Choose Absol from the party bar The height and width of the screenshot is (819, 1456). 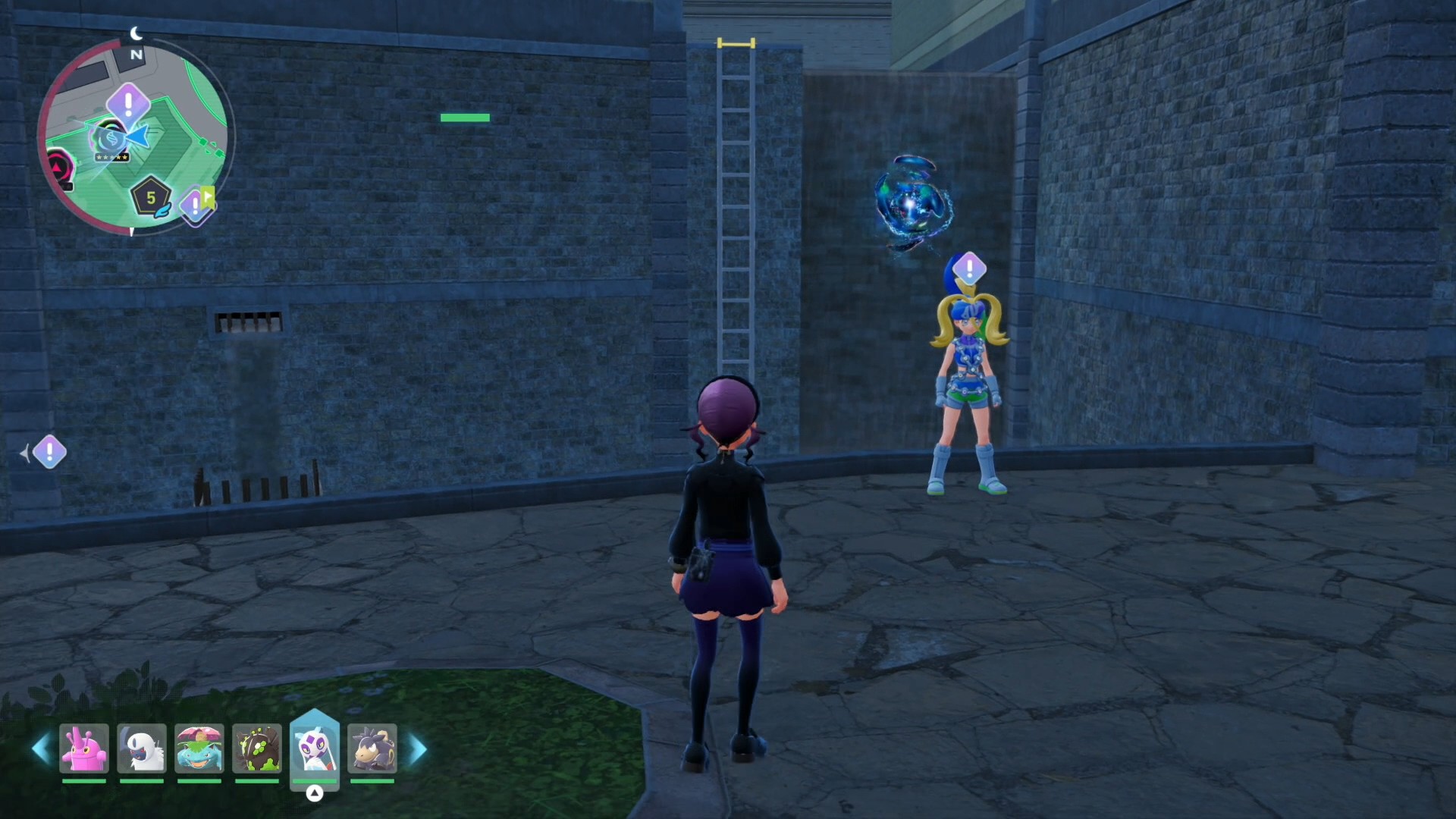pos(142,748)
